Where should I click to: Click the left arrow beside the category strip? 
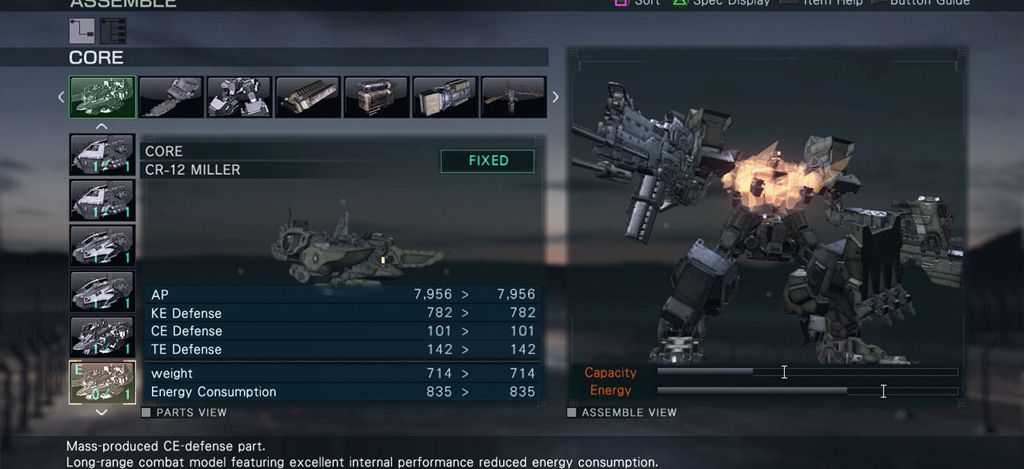pos(60,97)
